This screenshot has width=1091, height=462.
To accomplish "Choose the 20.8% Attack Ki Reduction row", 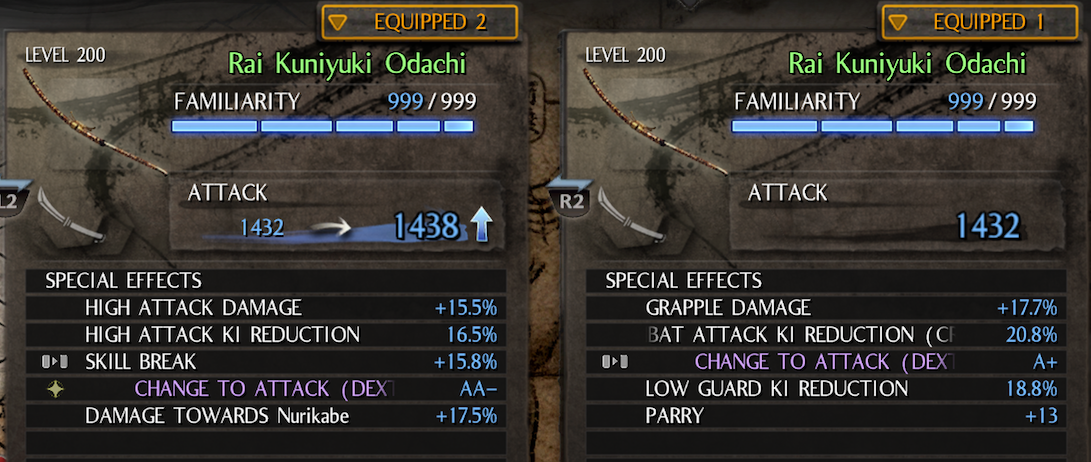I will (x=825, y=334).
